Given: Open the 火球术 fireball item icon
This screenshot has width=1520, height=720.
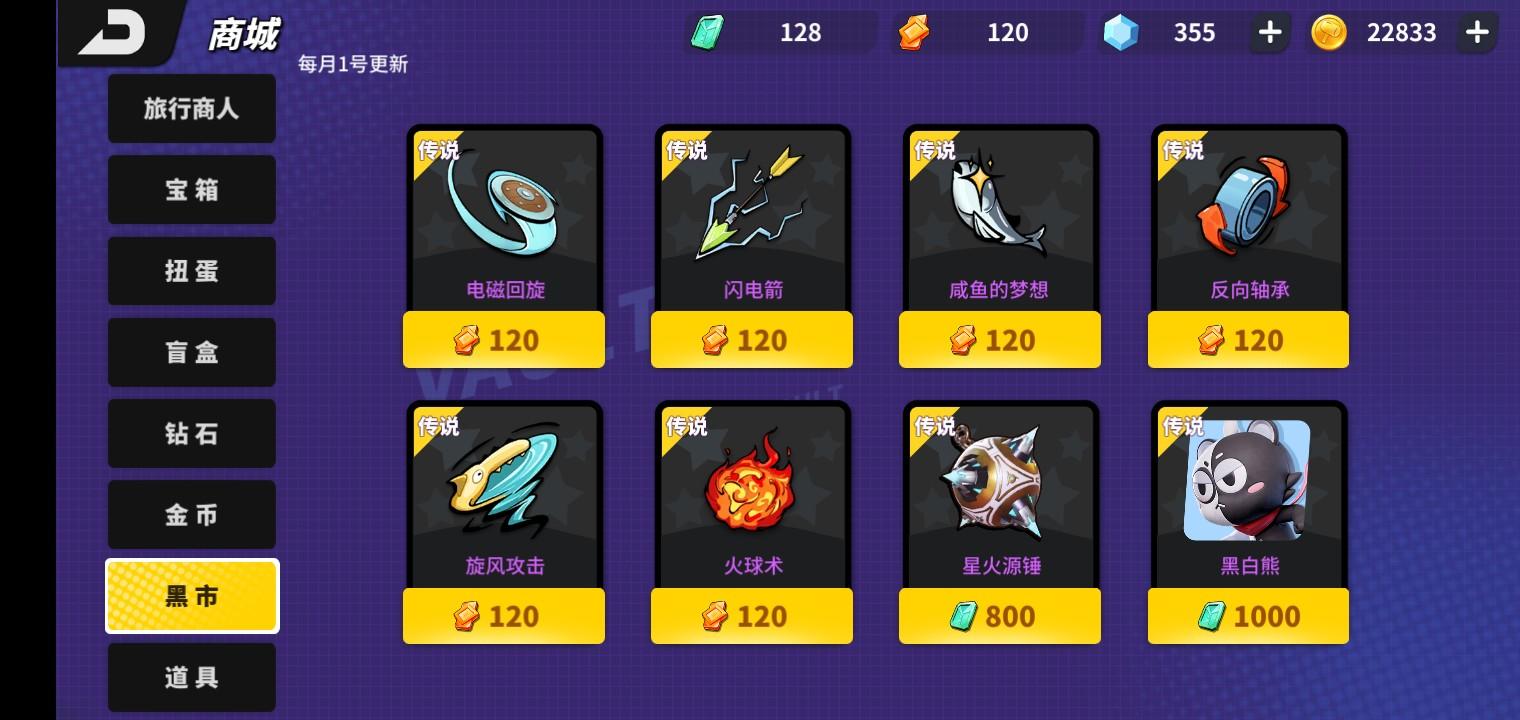Looking at the screenshot, I should coord(752,487).
